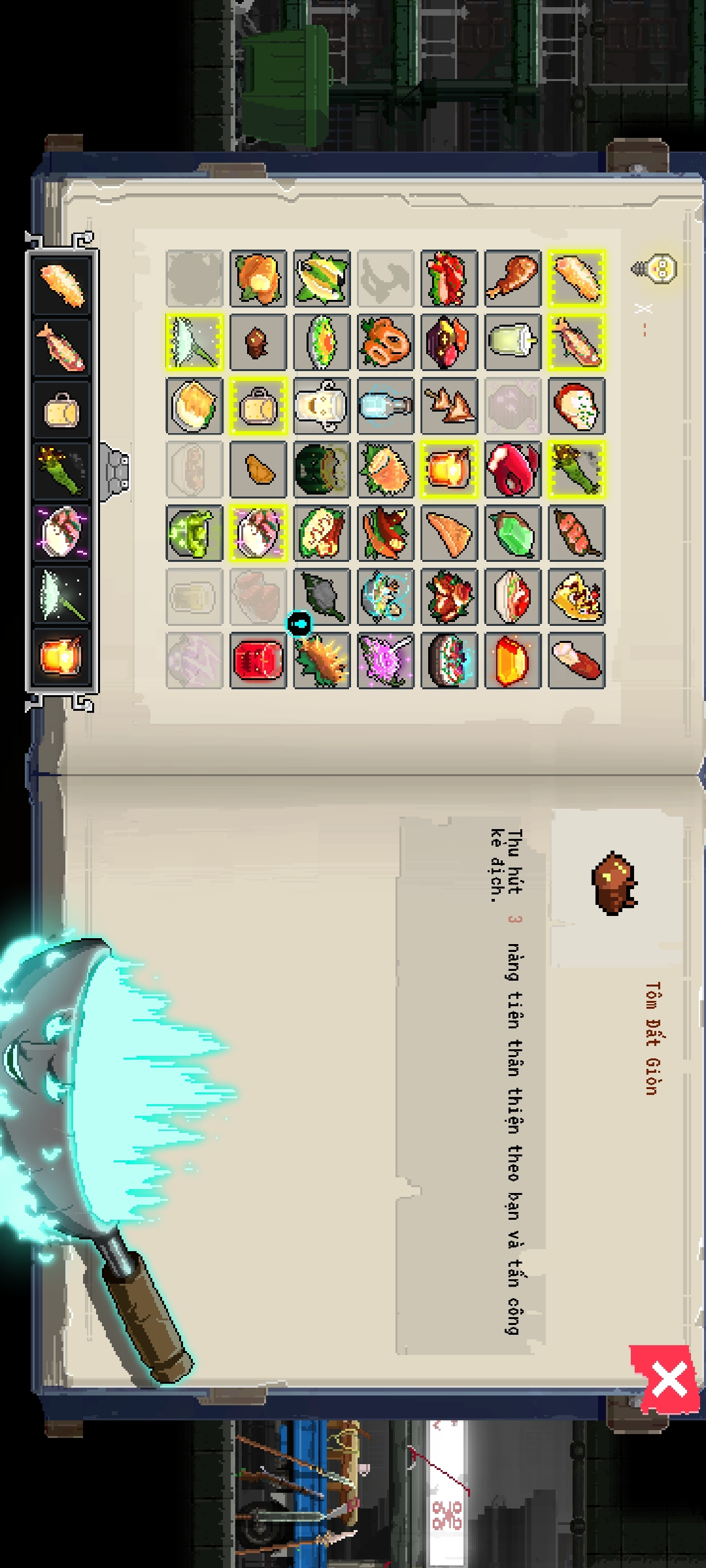The width and height of the screenshot is (706, 1568).
Task: Select the sushi roll dish
Action: click(x=449, y=660)
